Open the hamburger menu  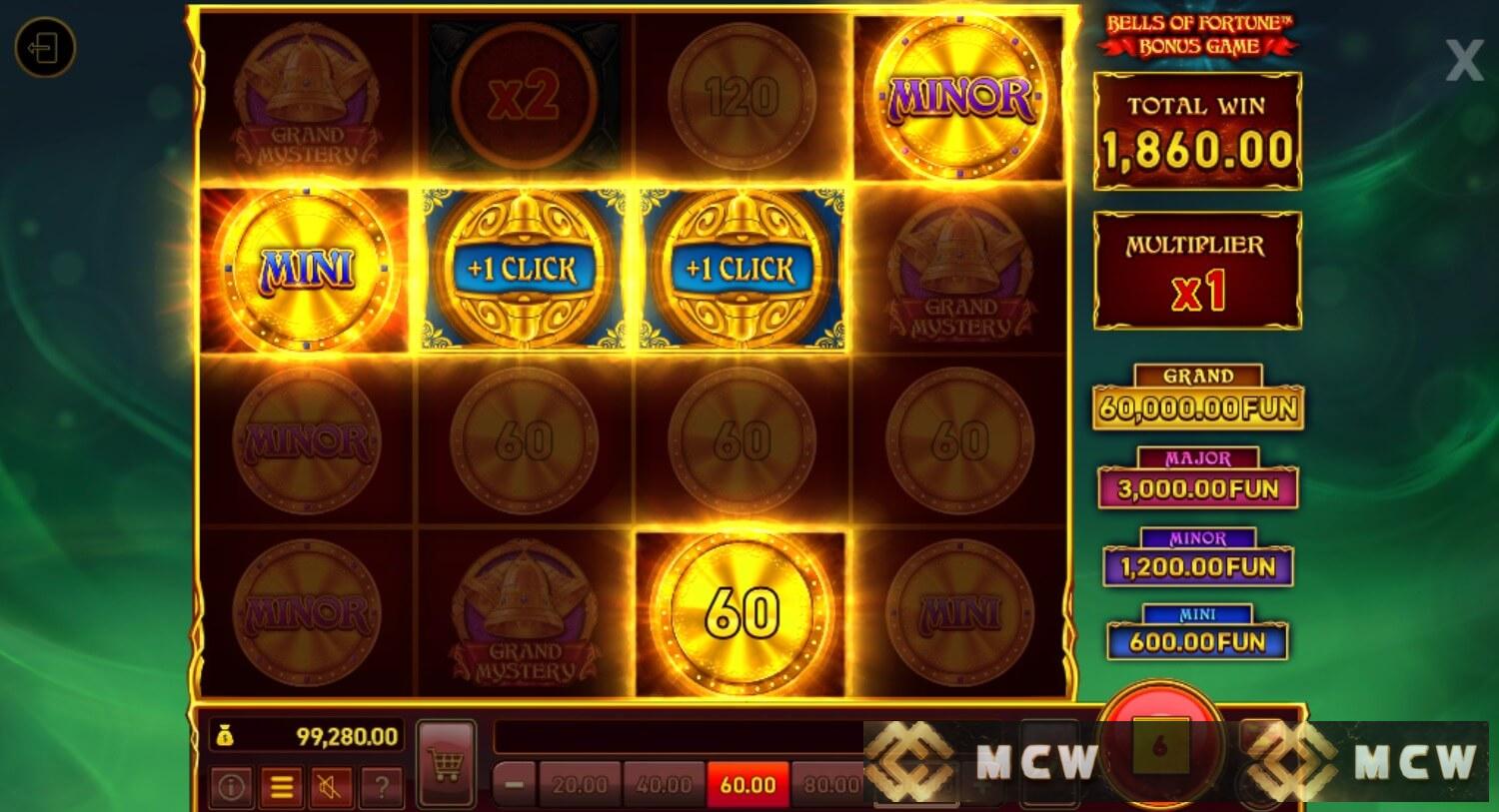282,787
